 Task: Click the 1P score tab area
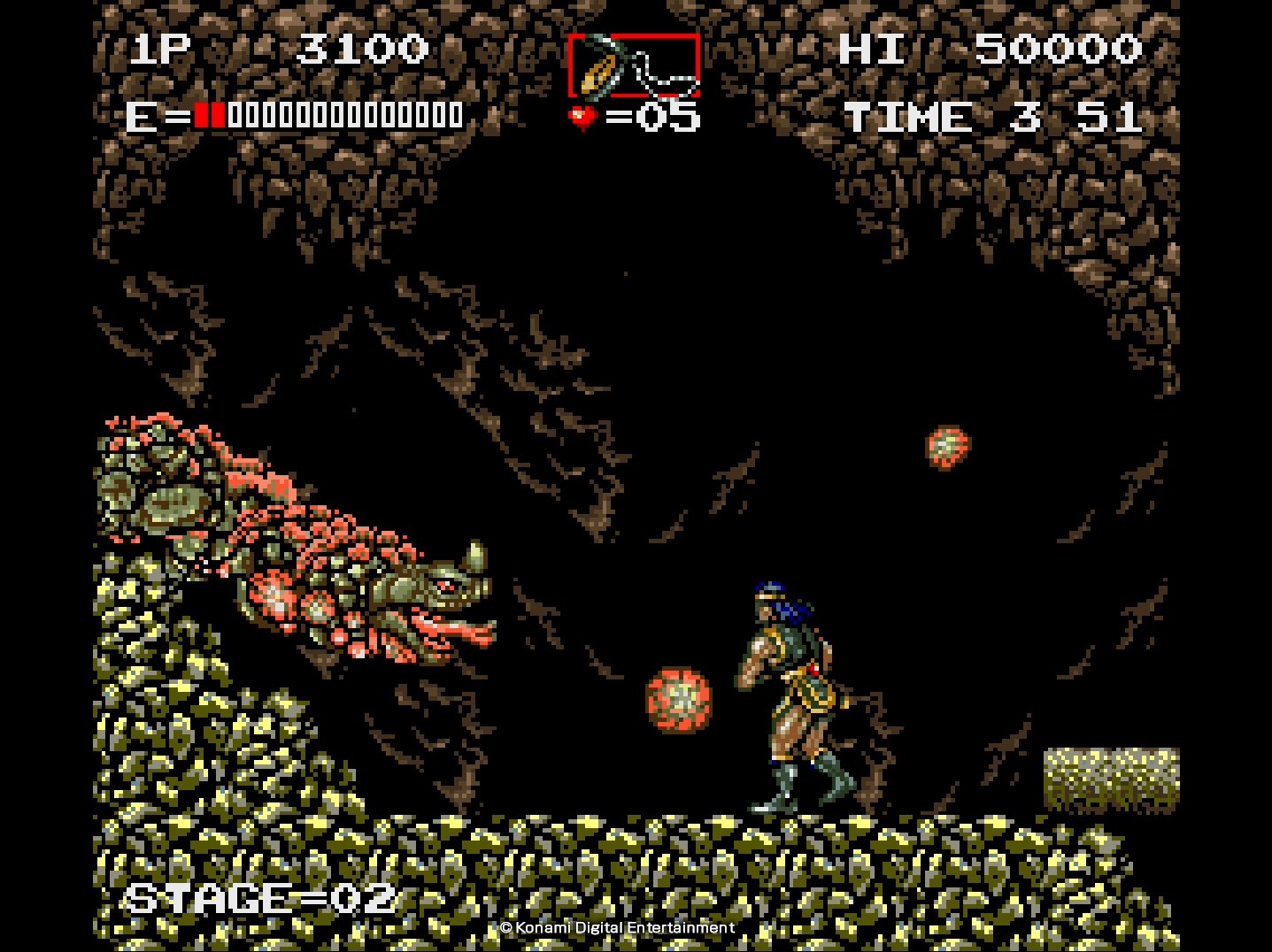pyautogui.click(x=266, y=48)
